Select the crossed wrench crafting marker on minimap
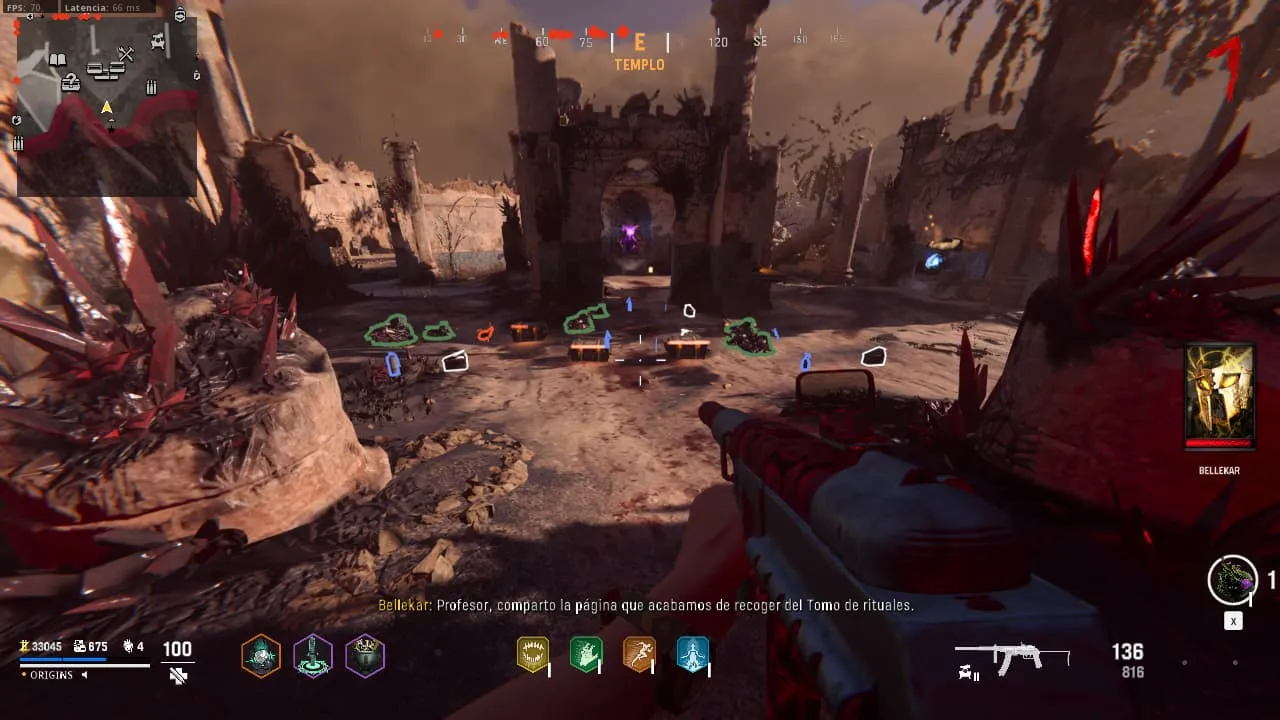Screen dimensions: 1280x720 [x=126, y=54]
